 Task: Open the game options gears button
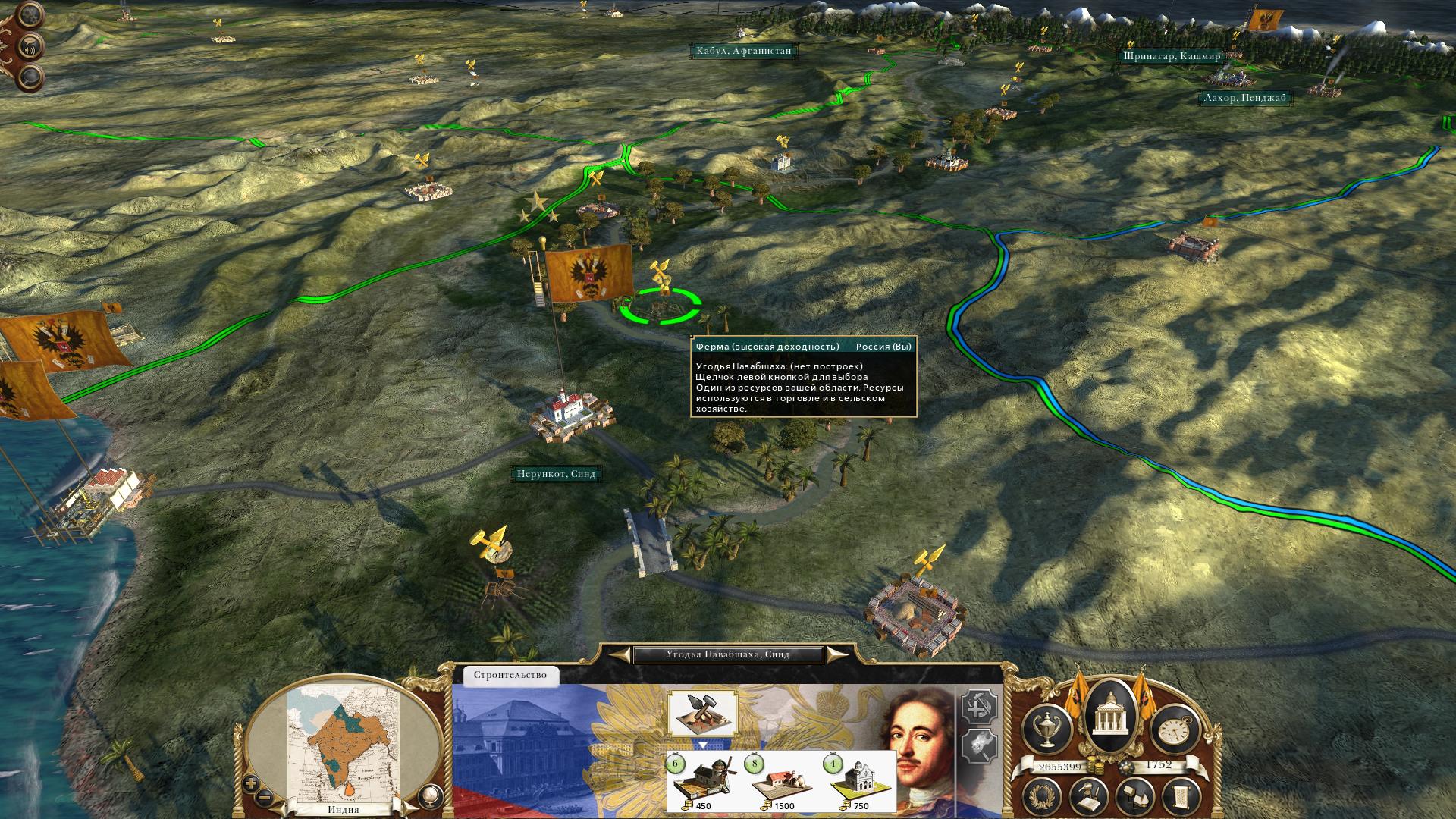[29, 14]
